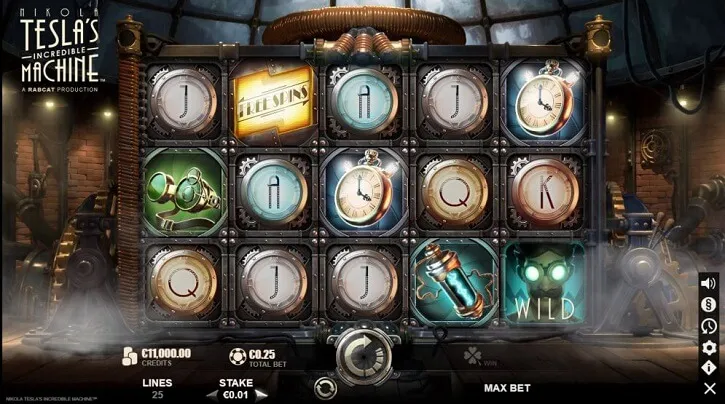This screenshot has width=725, height=404.
Task: Show game info via the i icon
Action: (x=709, y=367)
